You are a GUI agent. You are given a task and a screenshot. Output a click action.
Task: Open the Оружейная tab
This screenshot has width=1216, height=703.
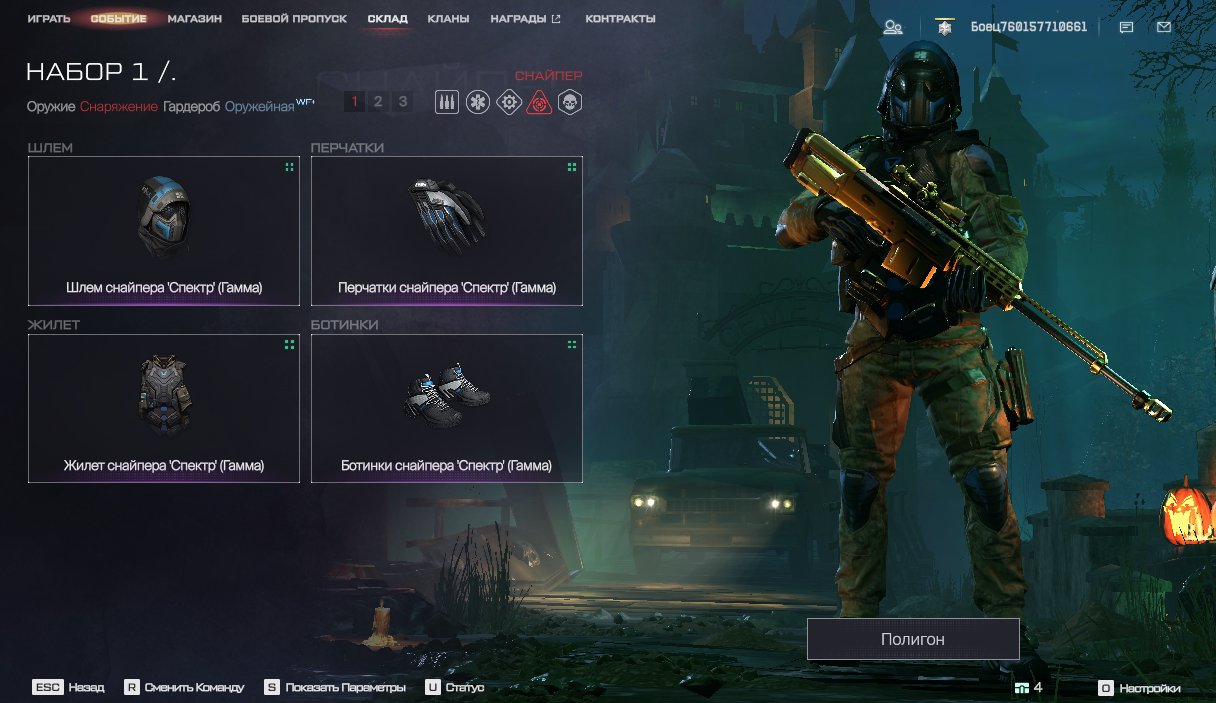tap(258, 106)
